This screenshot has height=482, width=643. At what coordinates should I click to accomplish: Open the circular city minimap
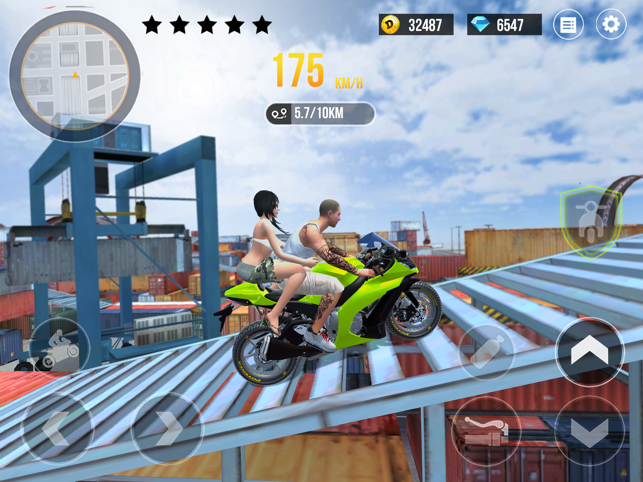tap(74, 76)
